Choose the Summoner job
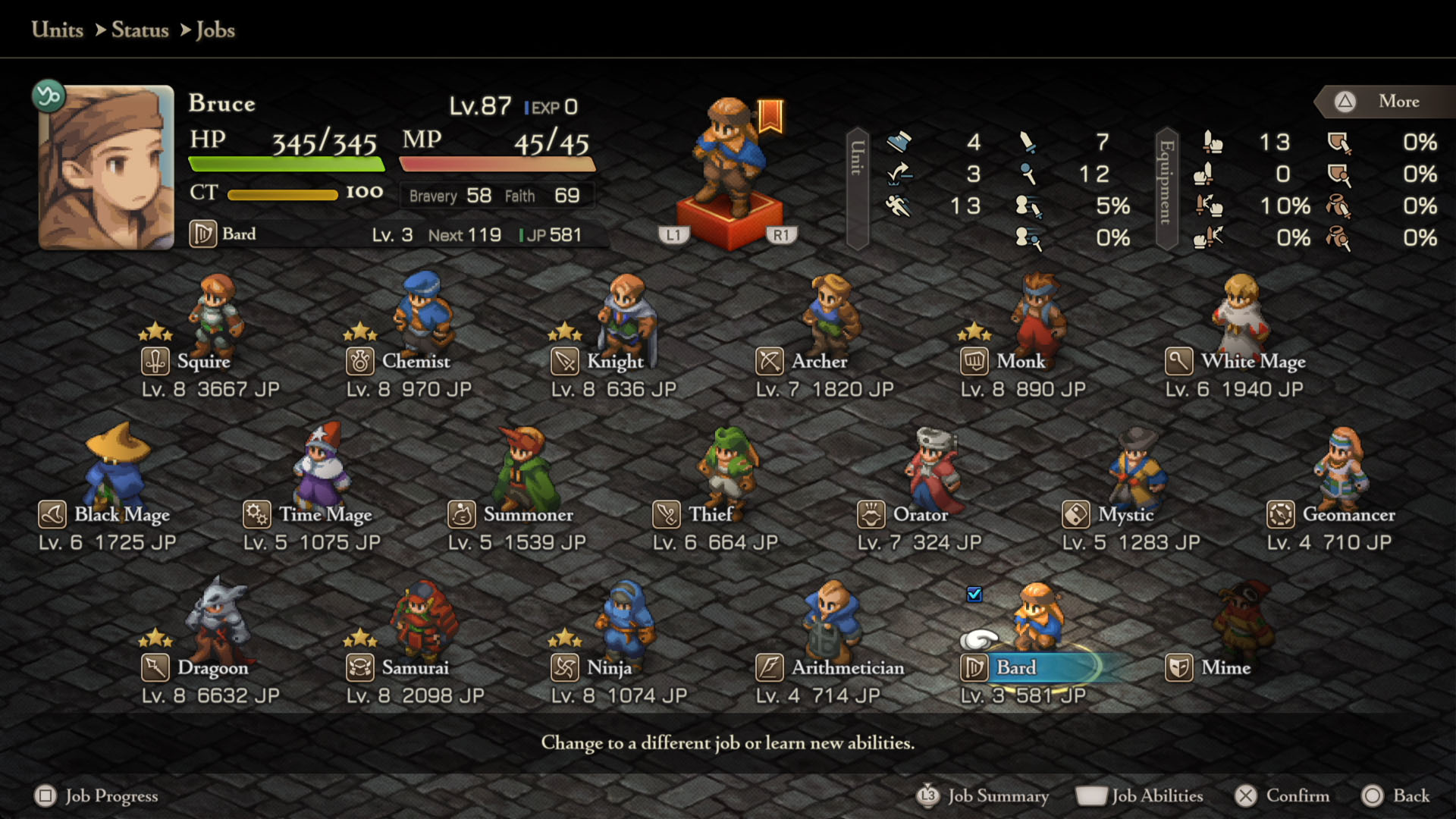This screenshot has width=1456, height=819. [x=528, y=515]
